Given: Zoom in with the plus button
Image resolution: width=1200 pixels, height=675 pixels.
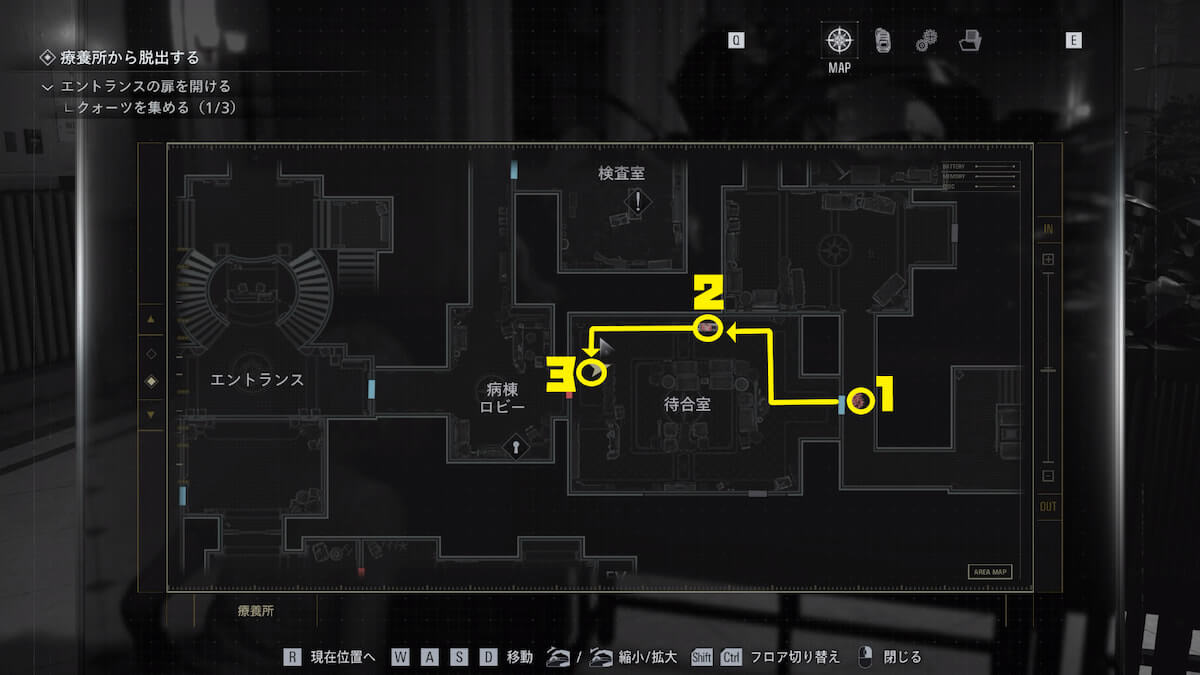Looking at the screenshot, I should coord(1048,260).
